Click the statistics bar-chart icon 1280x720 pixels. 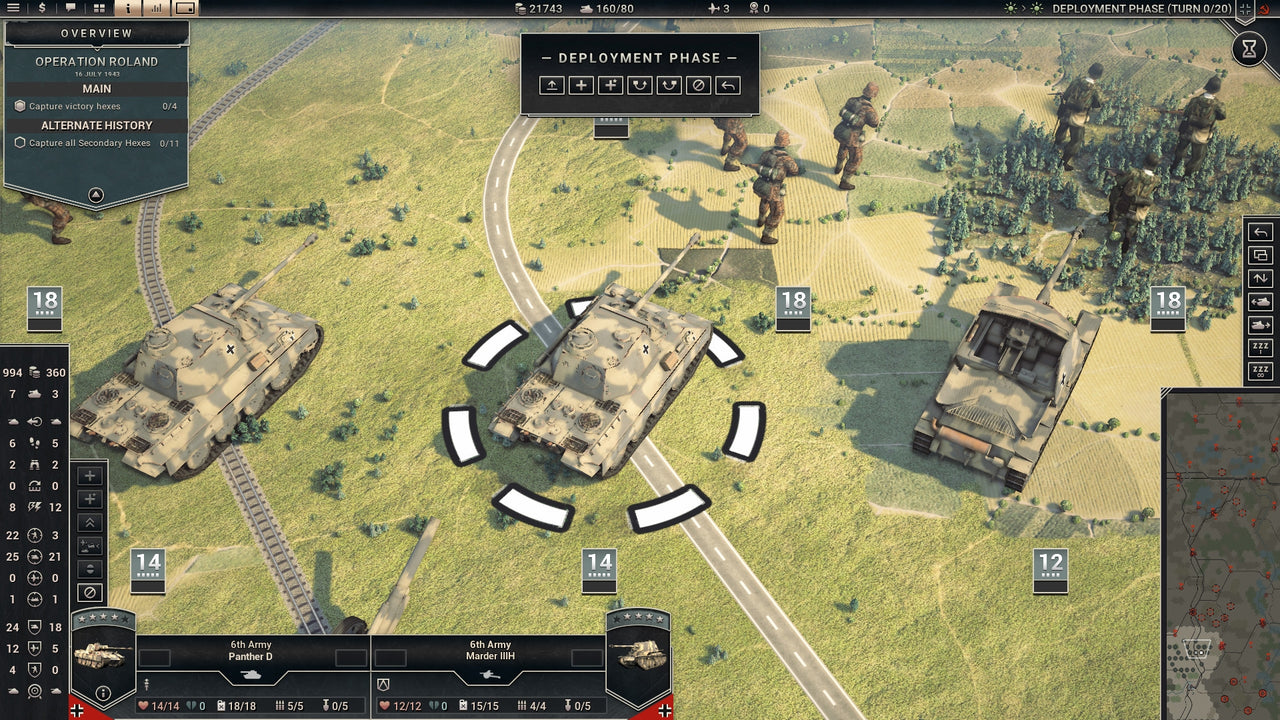[156, 9]
